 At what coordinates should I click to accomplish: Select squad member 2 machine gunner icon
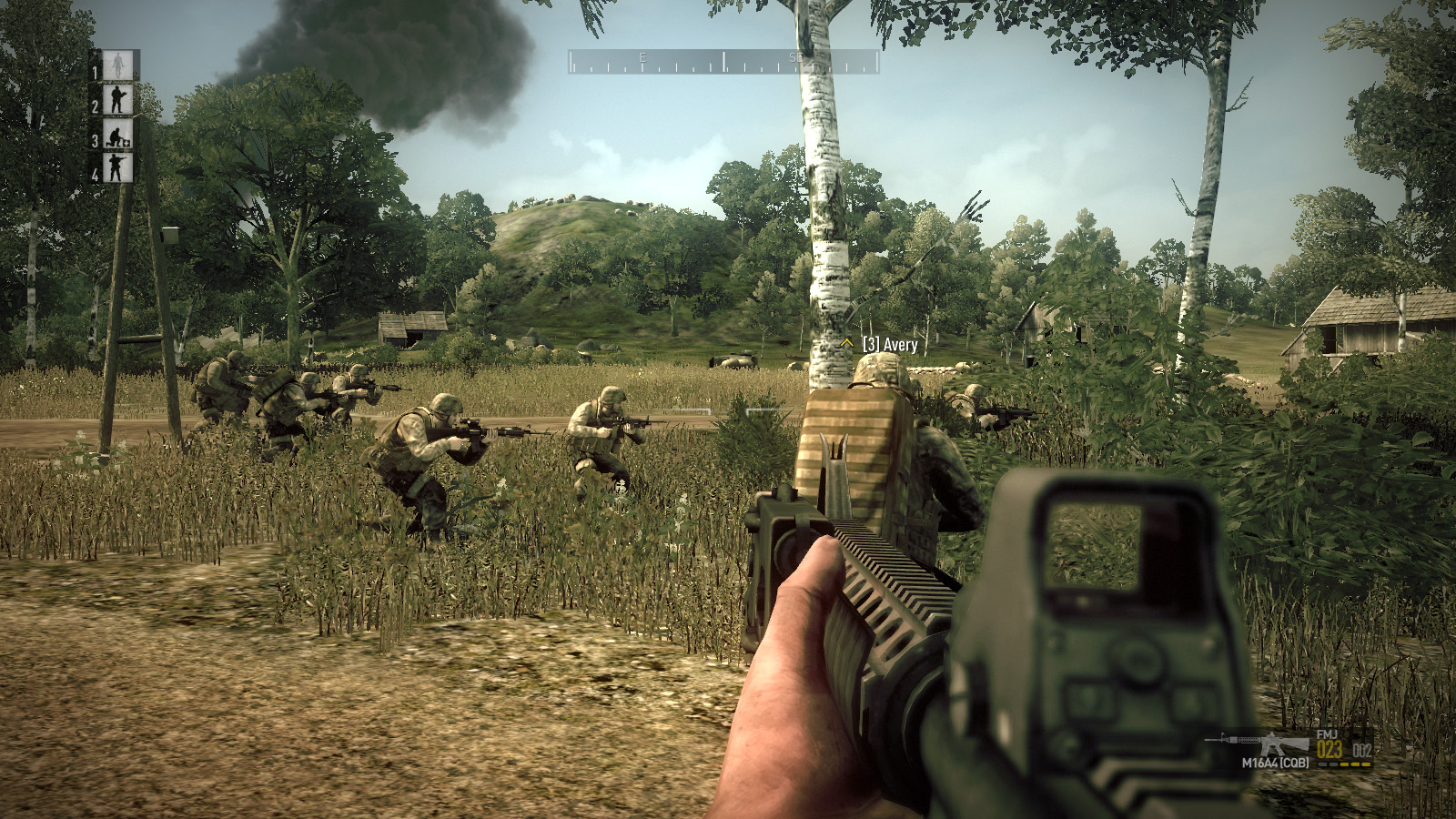(117, 99)
